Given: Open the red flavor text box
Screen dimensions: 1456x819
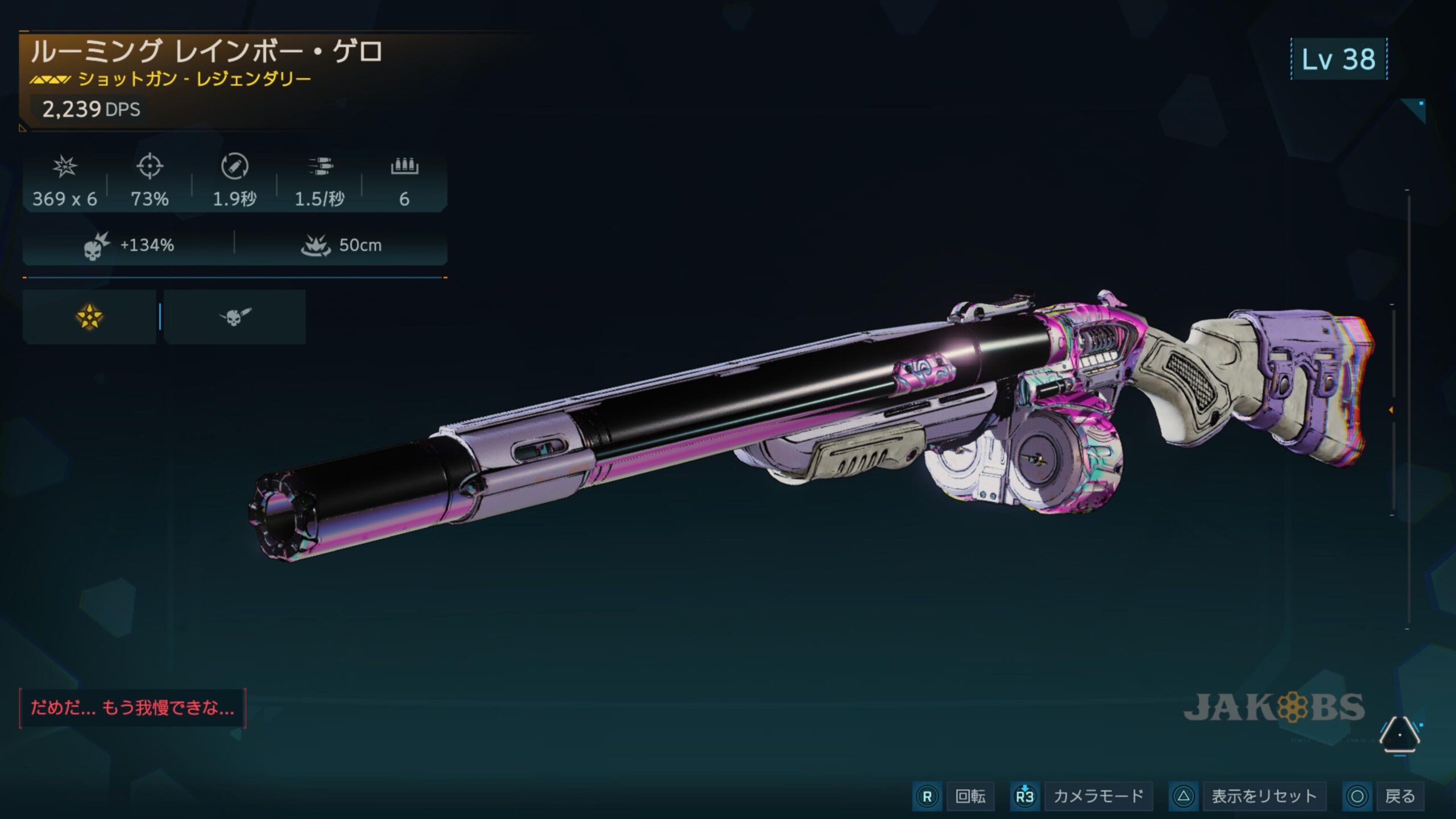Looking at the screenshot, I should (x=132, y=708).
